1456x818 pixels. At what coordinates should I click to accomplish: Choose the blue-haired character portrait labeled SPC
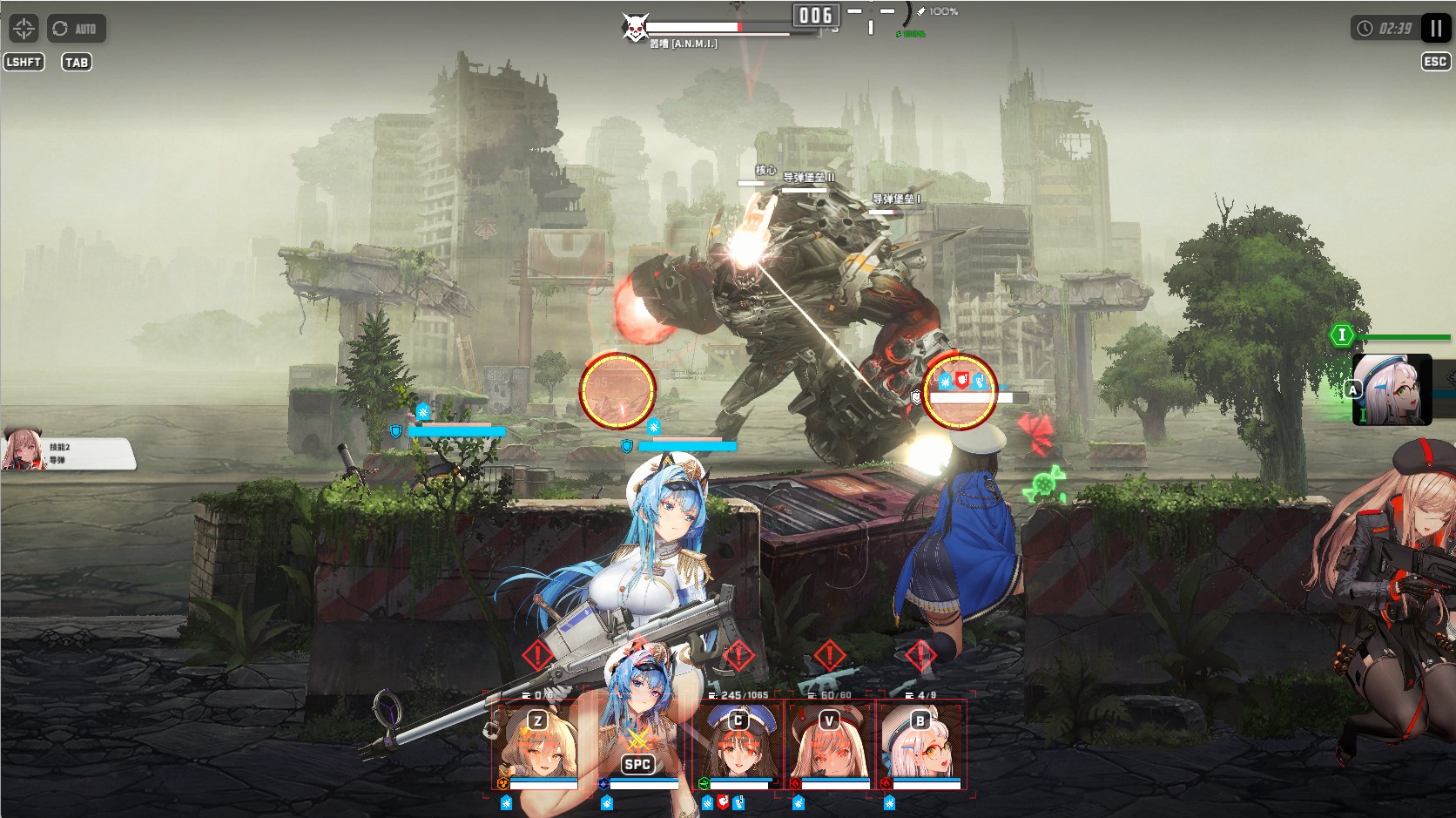[x=638, y=743]
